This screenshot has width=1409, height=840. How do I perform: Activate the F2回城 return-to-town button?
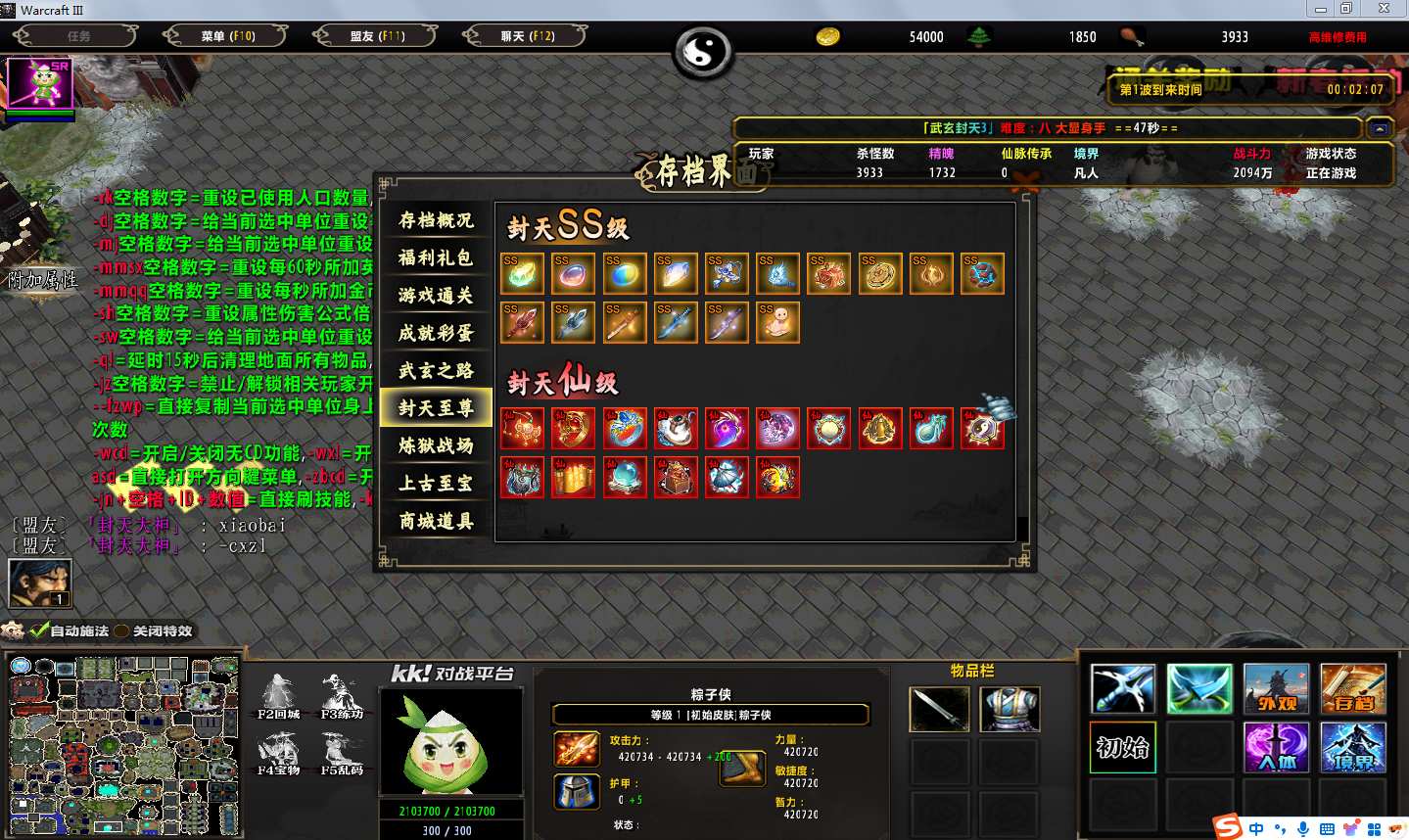coord(278,696)
